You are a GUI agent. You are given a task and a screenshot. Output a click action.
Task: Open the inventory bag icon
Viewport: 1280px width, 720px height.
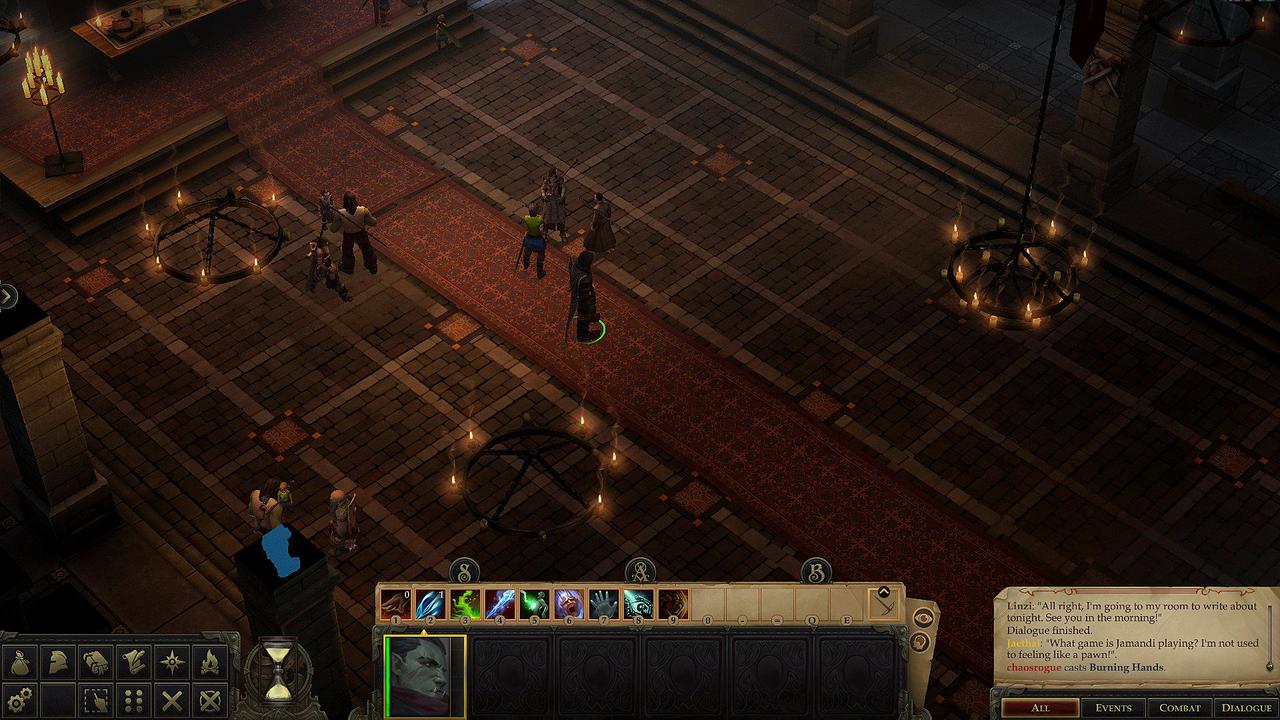coord(20,661)
